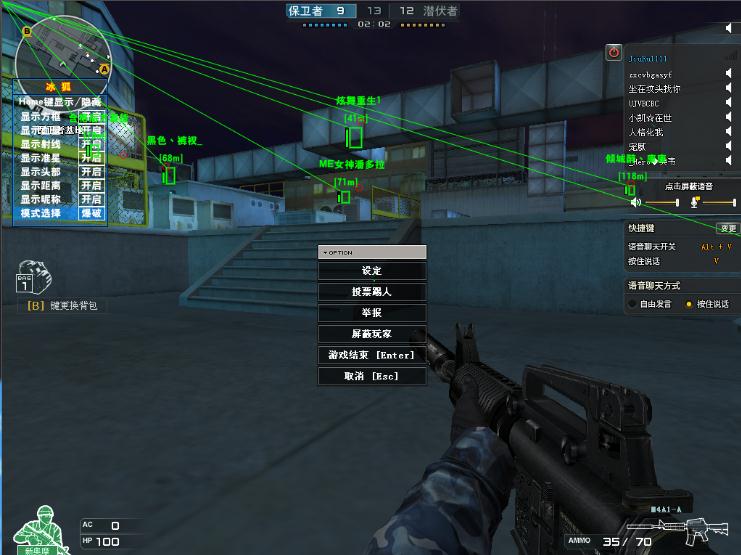Choose 游戏结束 to end the game
This screenshot has height=555, width=741.
pos(372,355)
